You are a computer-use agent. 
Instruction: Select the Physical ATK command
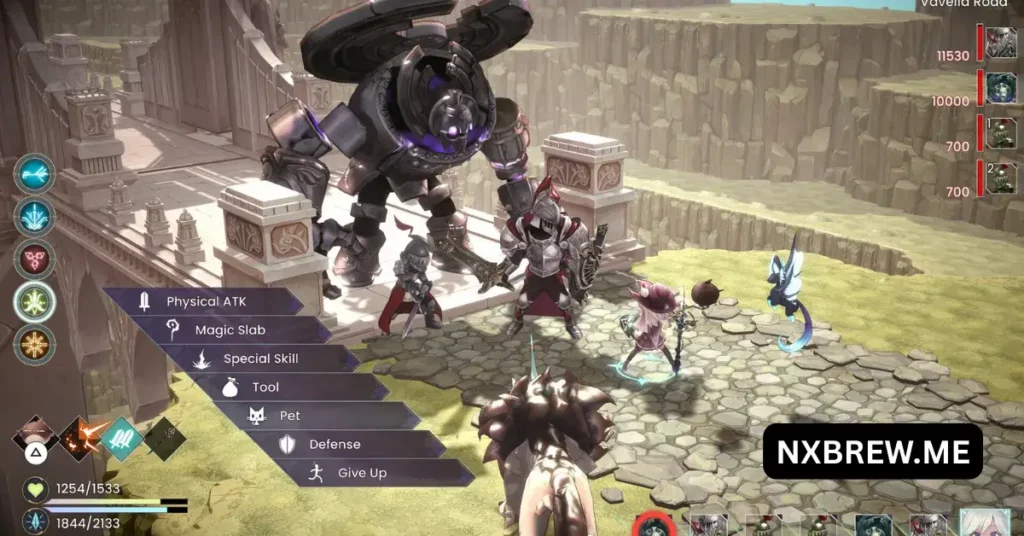[x=205, y=301]
